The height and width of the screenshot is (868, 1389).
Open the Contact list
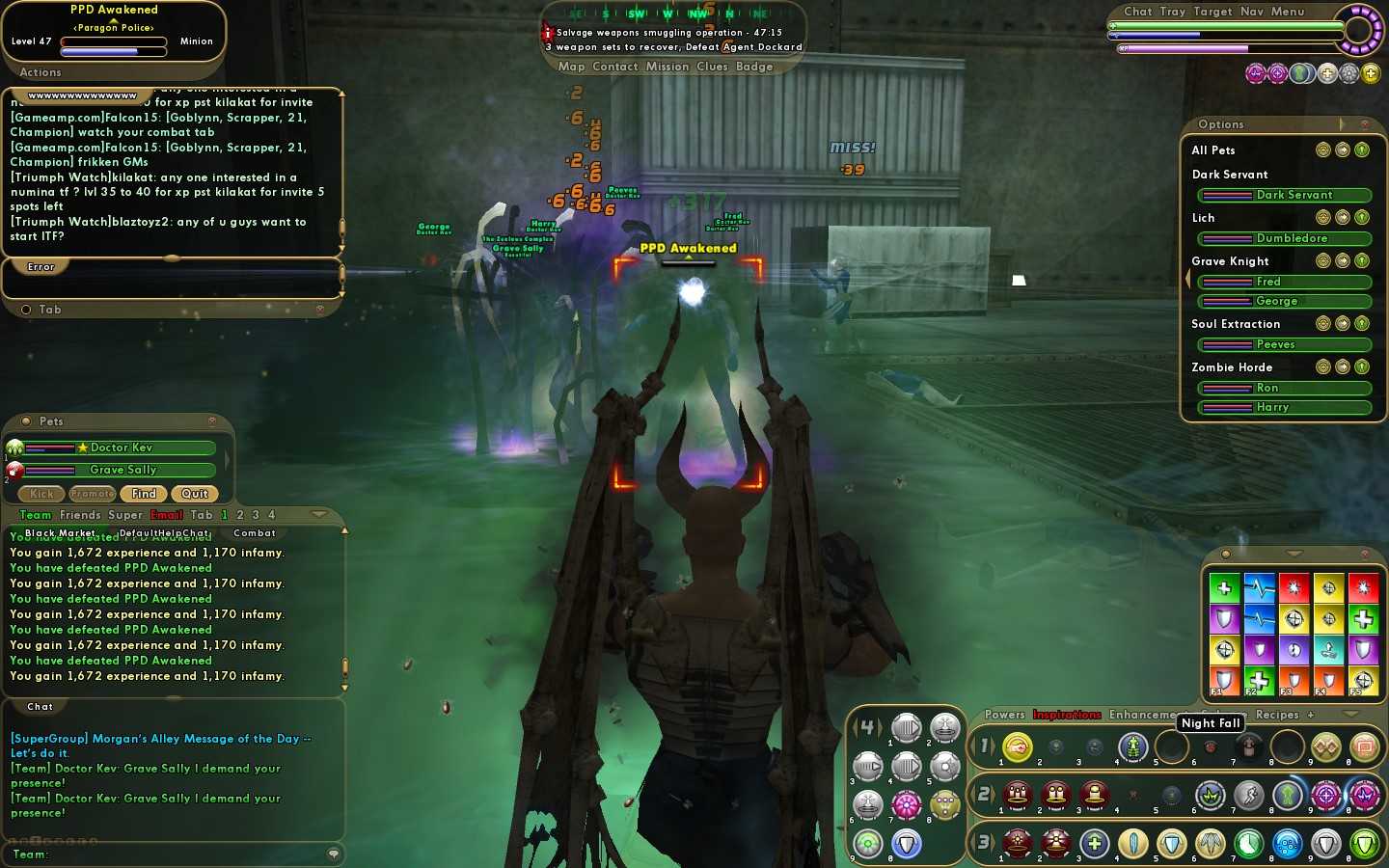click(614, 67)
